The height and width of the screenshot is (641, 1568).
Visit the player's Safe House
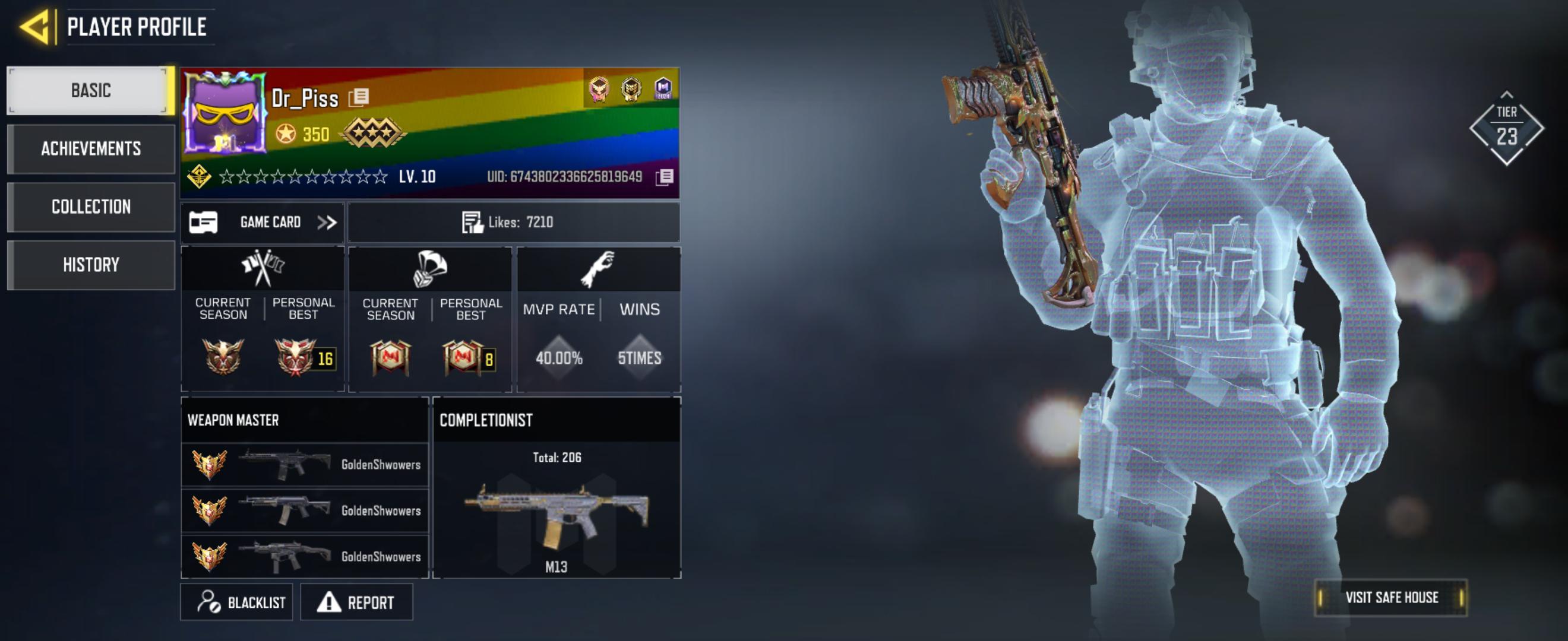[x=1391, y=598]
